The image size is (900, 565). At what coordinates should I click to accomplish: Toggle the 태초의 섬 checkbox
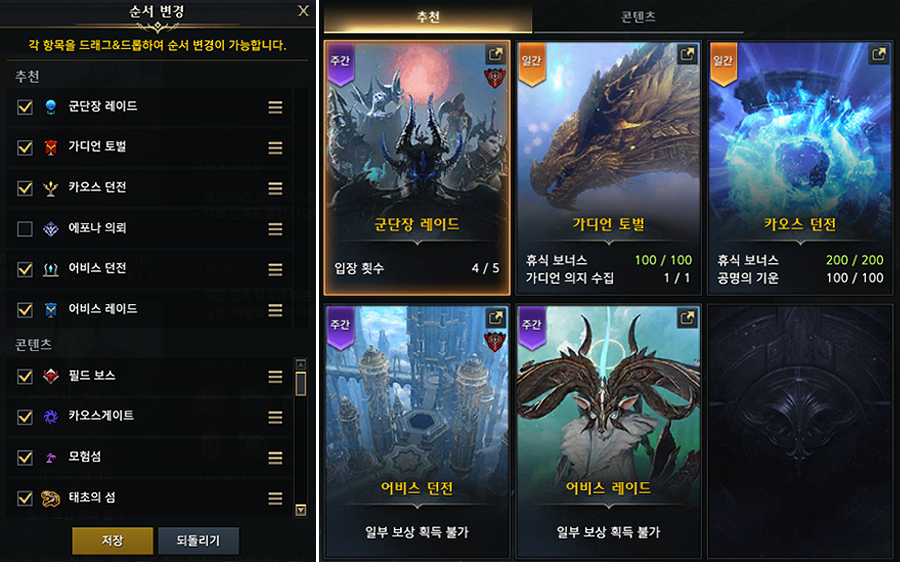point(25,498)
